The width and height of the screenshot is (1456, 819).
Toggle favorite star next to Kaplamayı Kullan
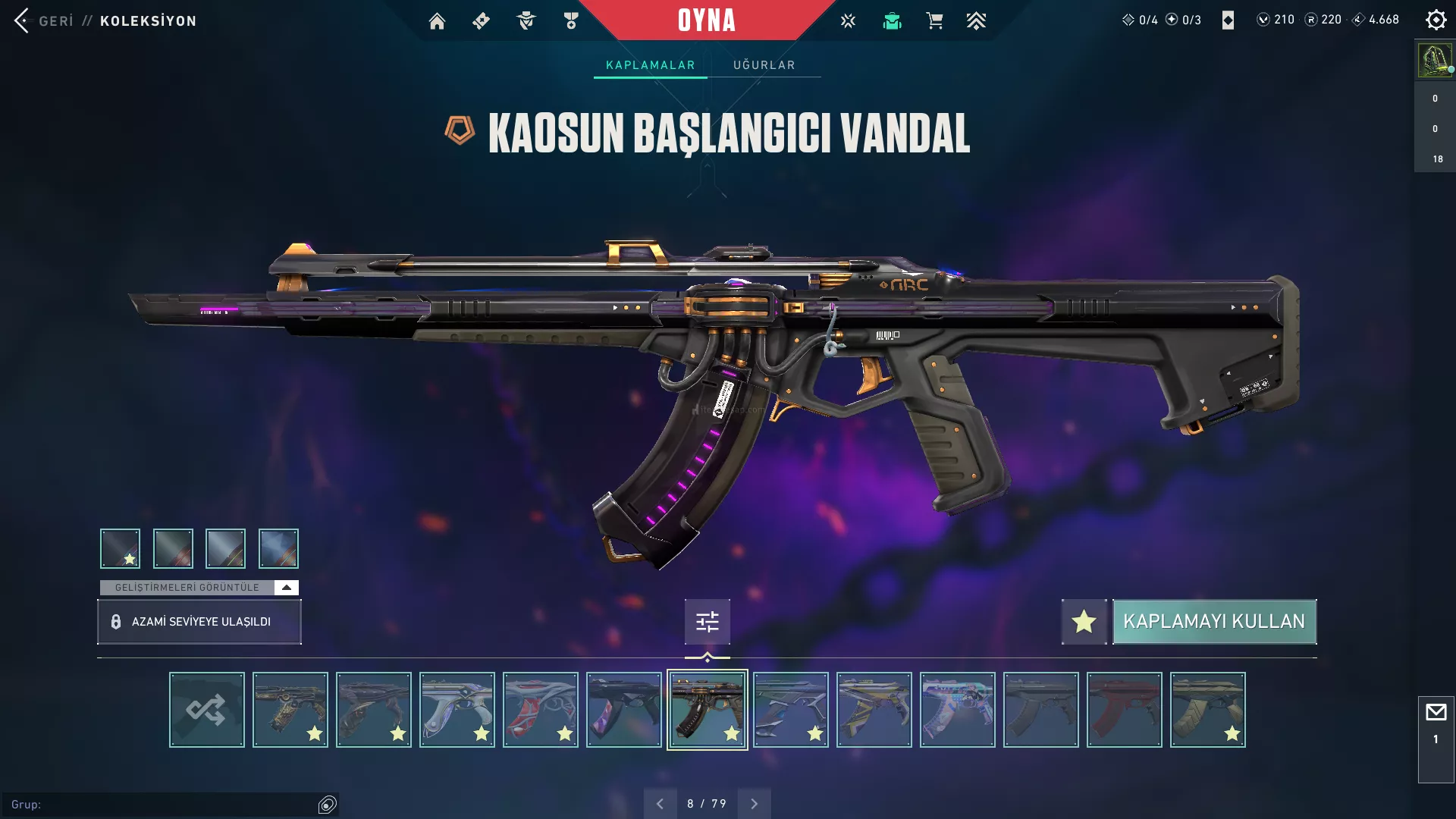(1084, 622)
